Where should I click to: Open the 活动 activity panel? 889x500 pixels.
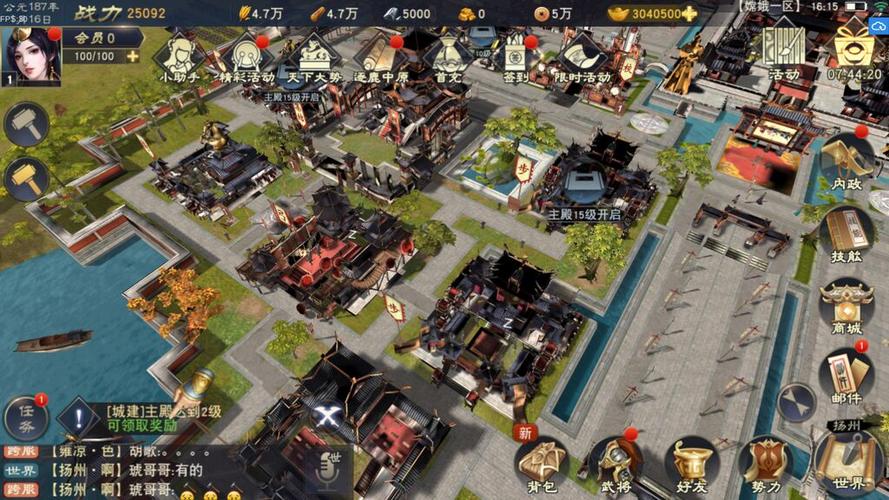tap(784, 52)
